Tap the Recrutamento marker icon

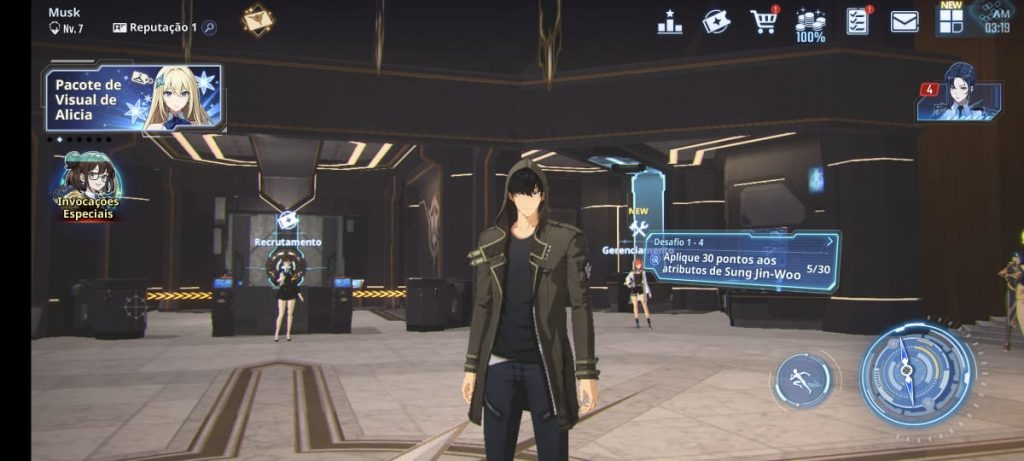pyautogui.click(x=287, y=221)
